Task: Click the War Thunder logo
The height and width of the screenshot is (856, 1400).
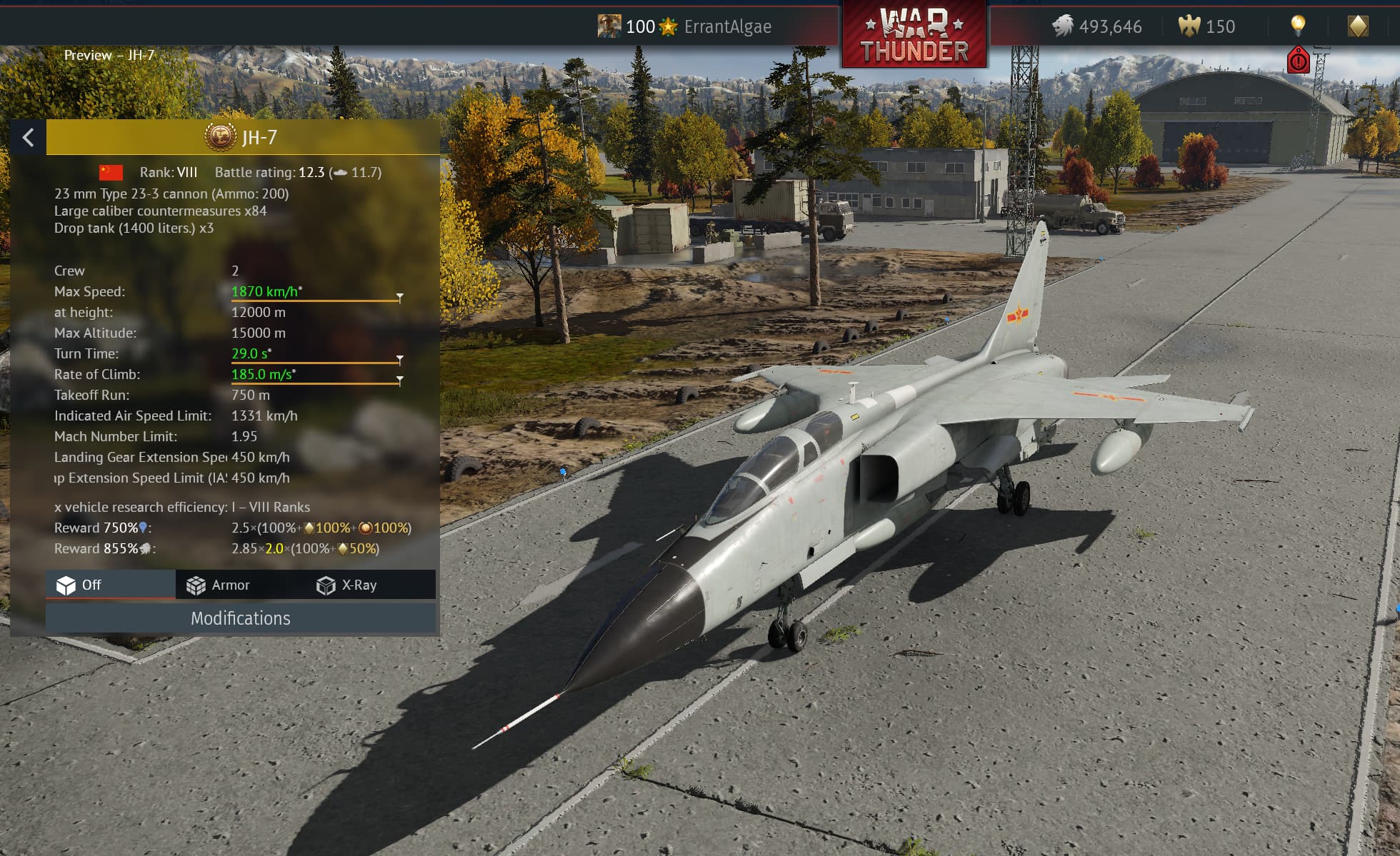Action: click(x=914, y=34)
